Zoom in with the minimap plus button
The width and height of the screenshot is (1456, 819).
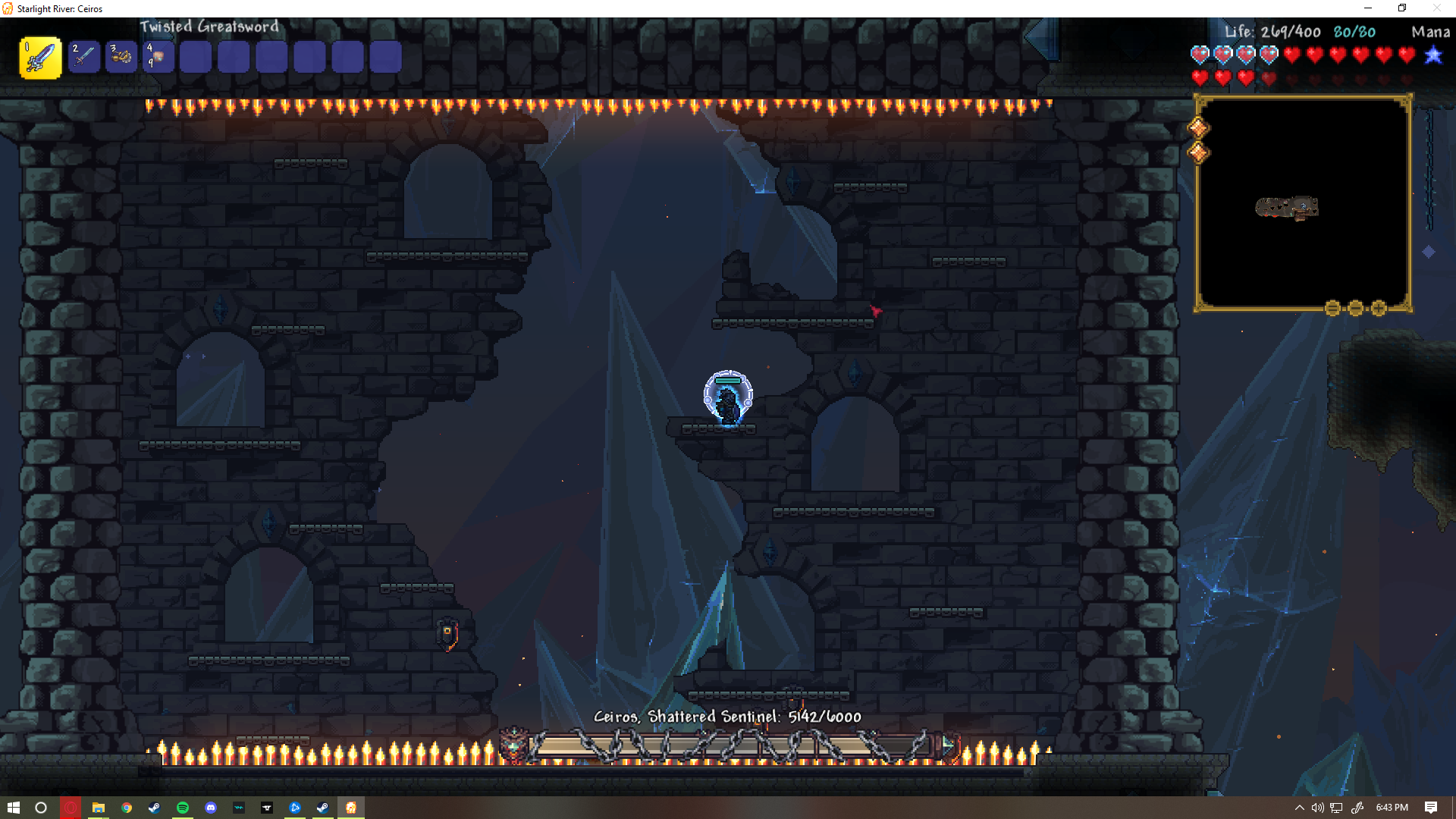point(1379,308)
